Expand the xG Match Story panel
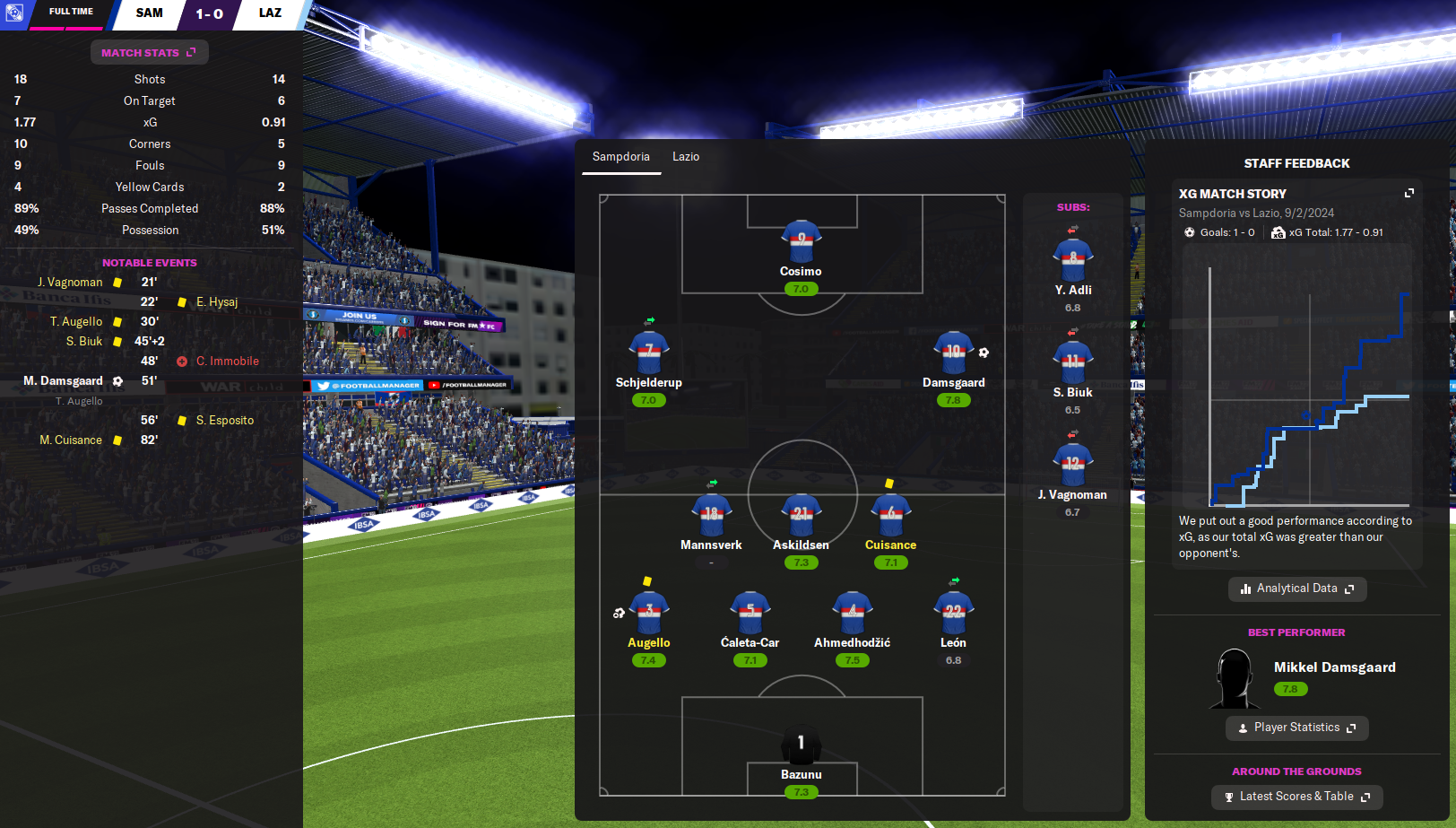The image size is (1456, 828). tap(1408, 194)
